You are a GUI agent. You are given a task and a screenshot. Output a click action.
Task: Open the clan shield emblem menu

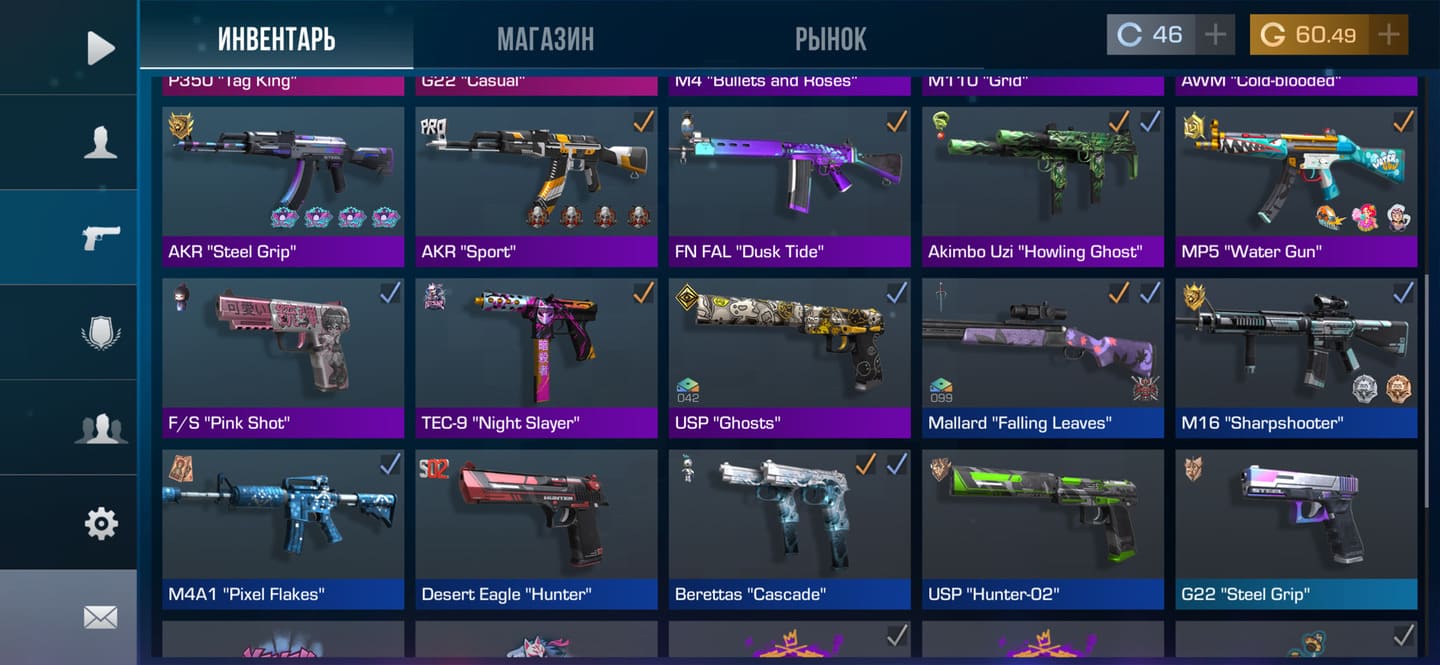[100, 332]
